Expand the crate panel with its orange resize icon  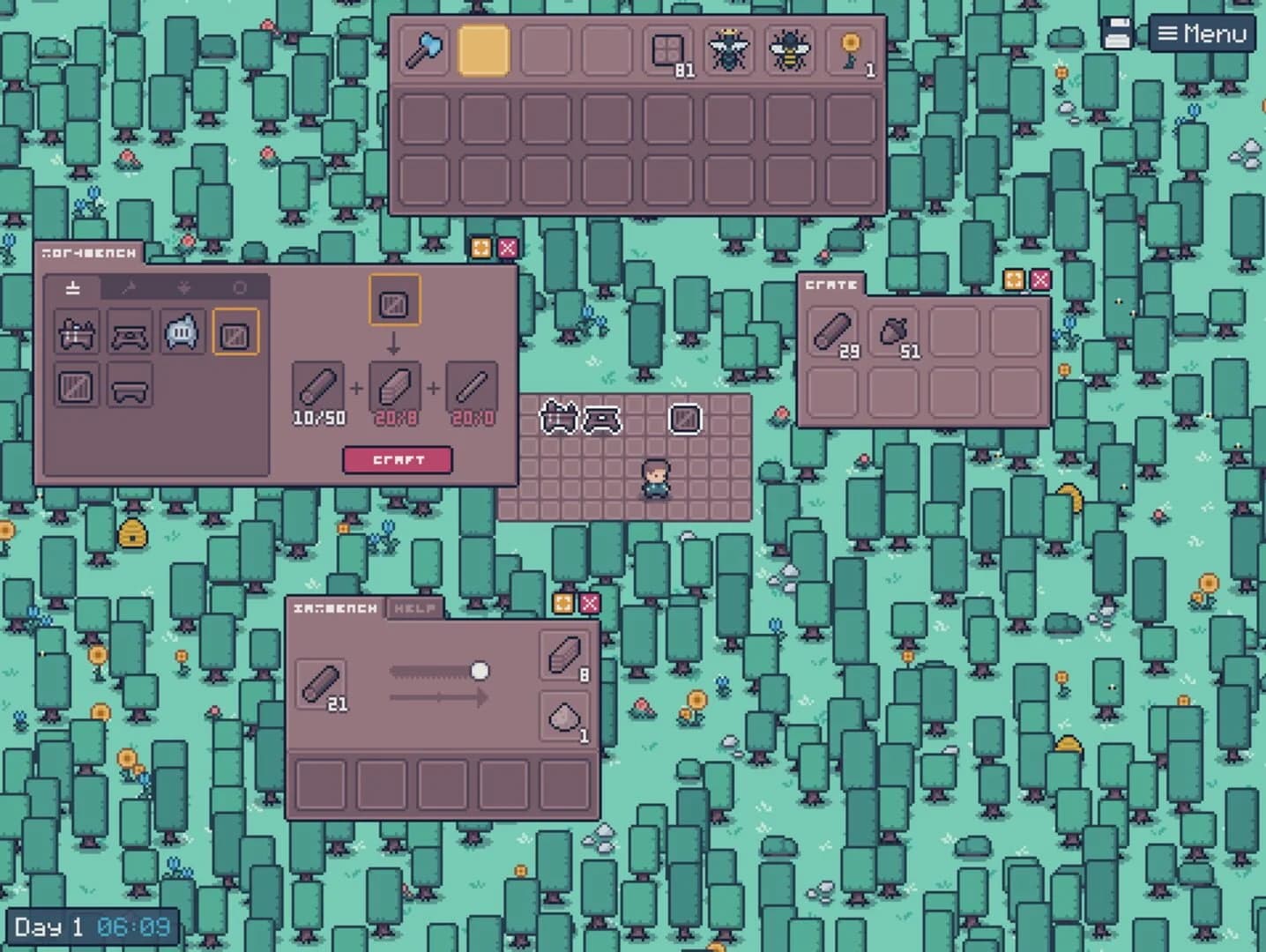tap(1012, 281)
